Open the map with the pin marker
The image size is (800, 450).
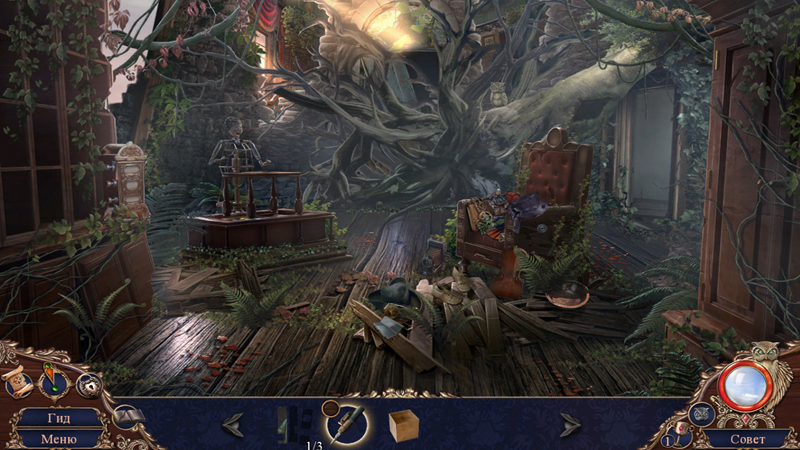tap(51, 384)
